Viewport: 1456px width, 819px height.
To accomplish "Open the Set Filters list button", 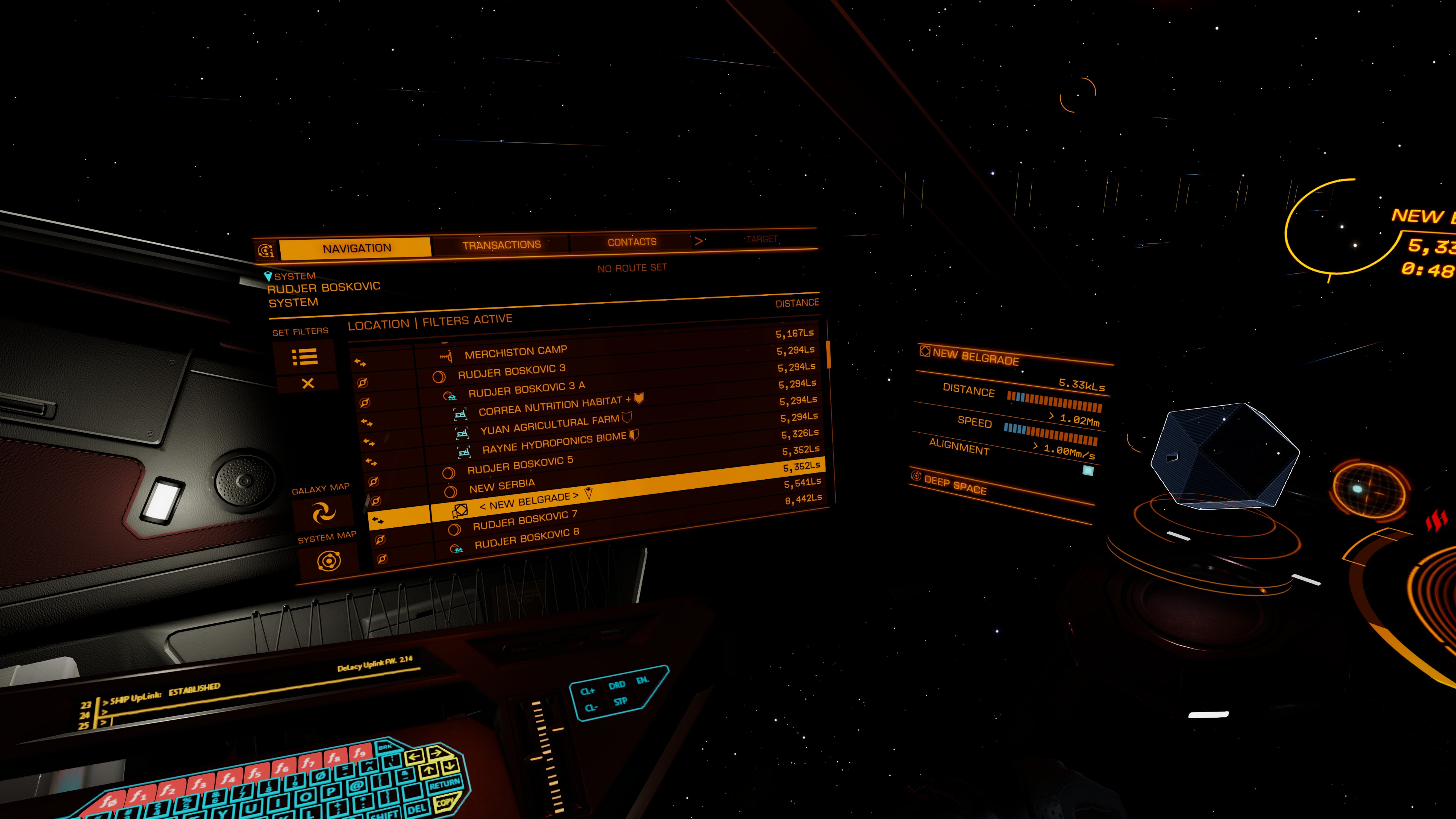I will pyautogui.click(x=304, y=357).
